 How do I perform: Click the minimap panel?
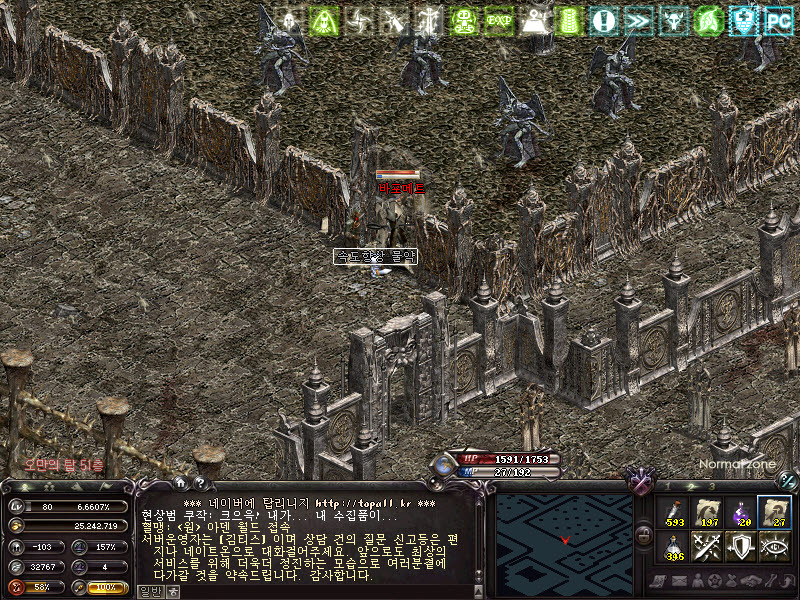tap(566, 539)
